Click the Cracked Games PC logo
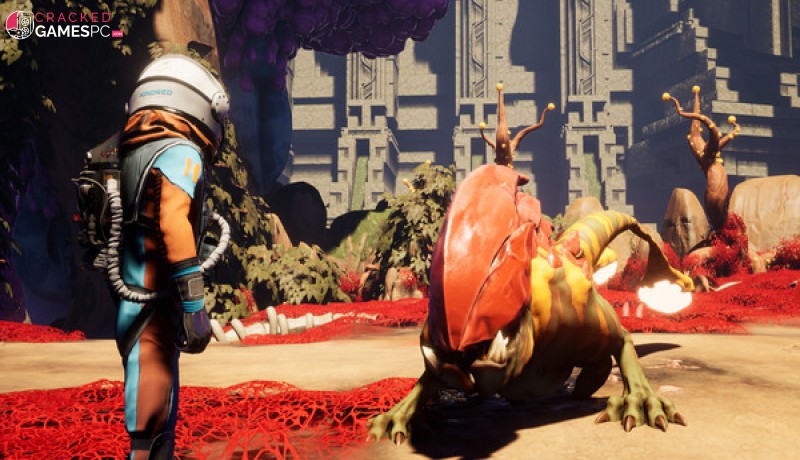The image size is (800, 460). point(62,25)
